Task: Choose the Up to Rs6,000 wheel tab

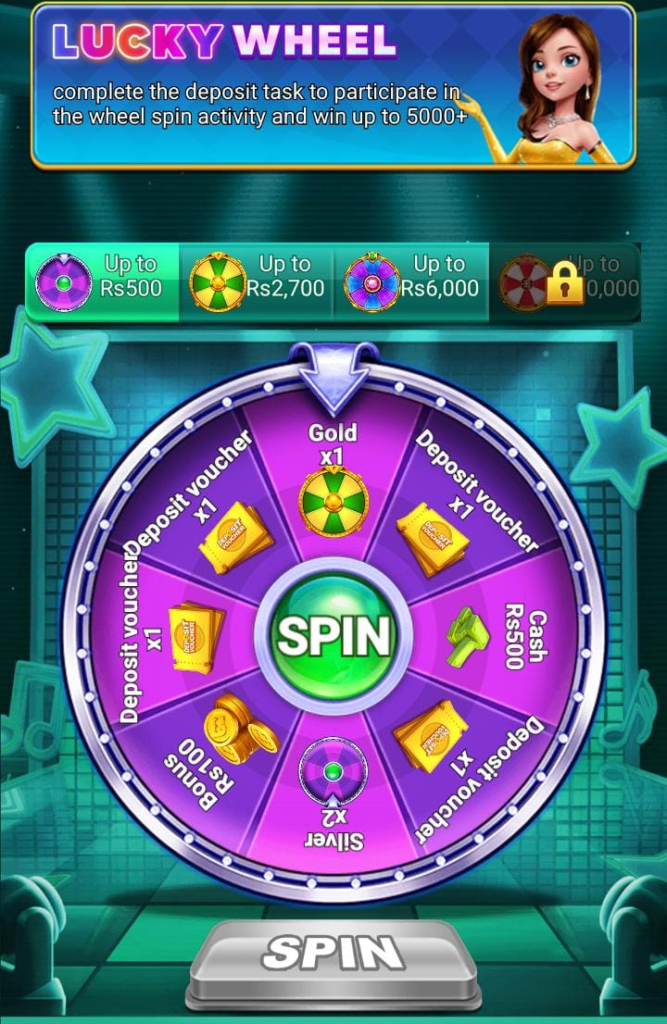Action: click(411, 280)
